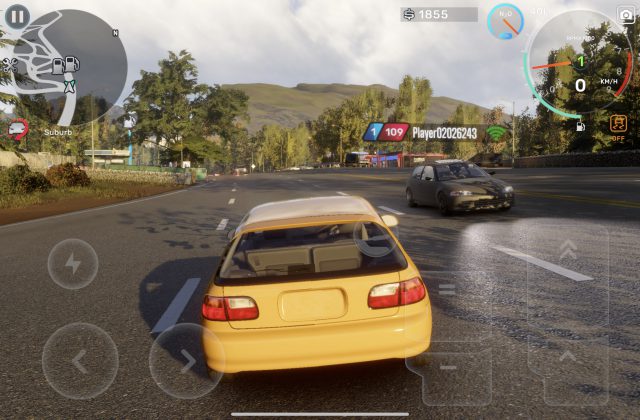This screenshot has height=420, width=640.
Task: Tap the wrench repair marker on the minimap
Action: pos(10,65)
